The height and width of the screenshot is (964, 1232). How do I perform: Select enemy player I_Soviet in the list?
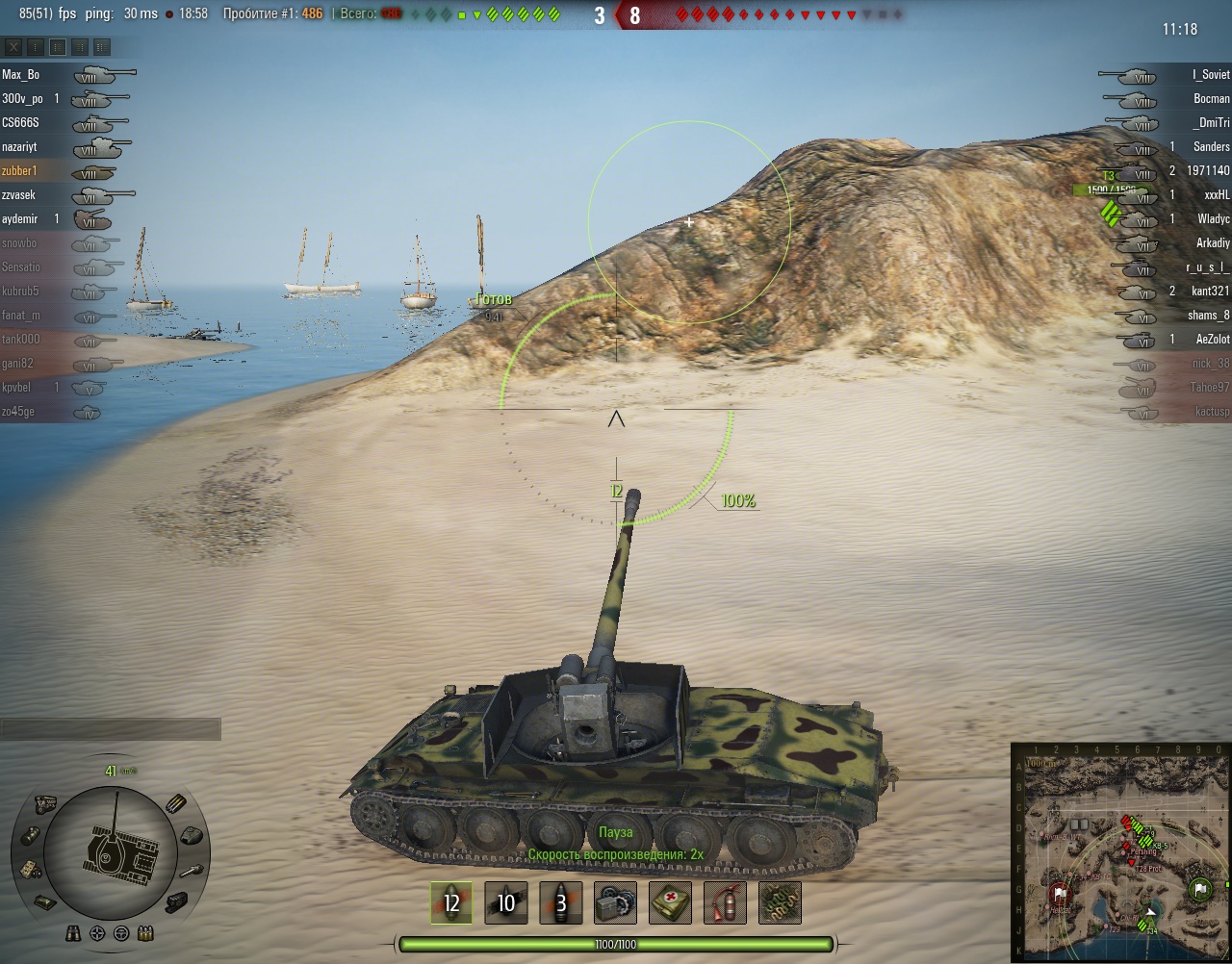1210,74
